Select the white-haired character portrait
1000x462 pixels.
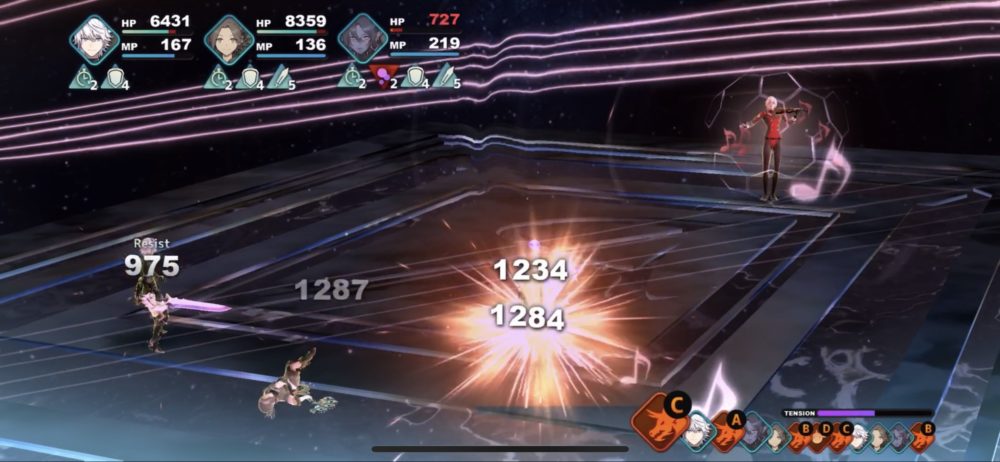(94, 39)
